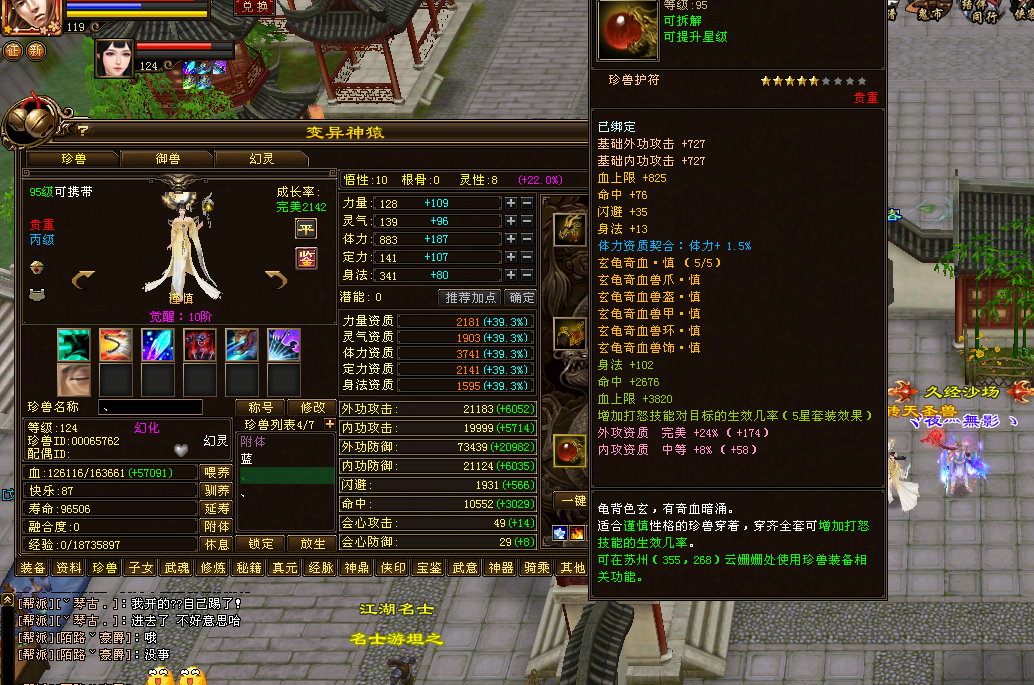
Task: Click the 推荐加点 button
Action: (x=469, y=297)
